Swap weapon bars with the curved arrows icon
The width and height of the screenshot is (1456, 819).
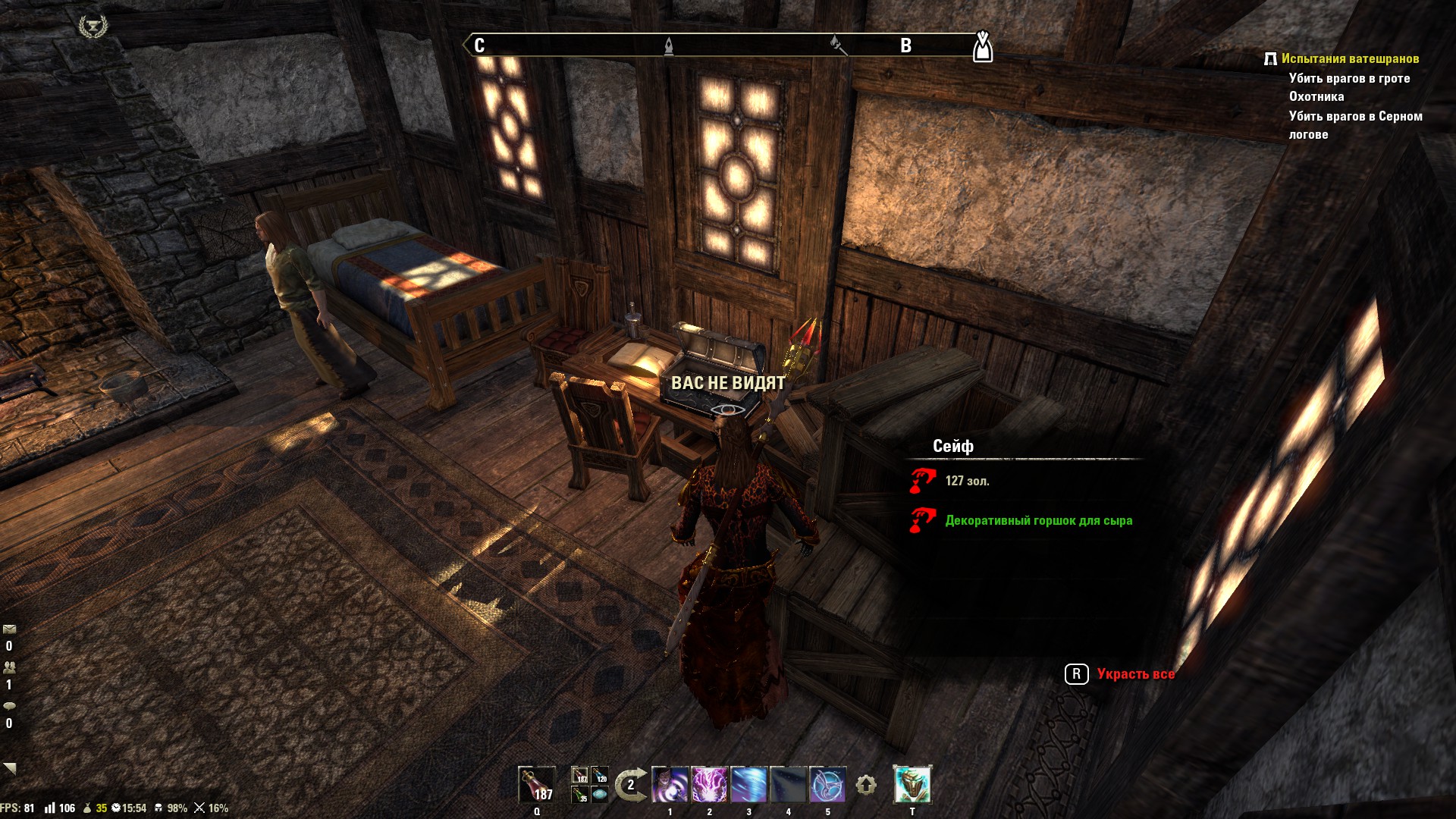[x=630, y=785]
